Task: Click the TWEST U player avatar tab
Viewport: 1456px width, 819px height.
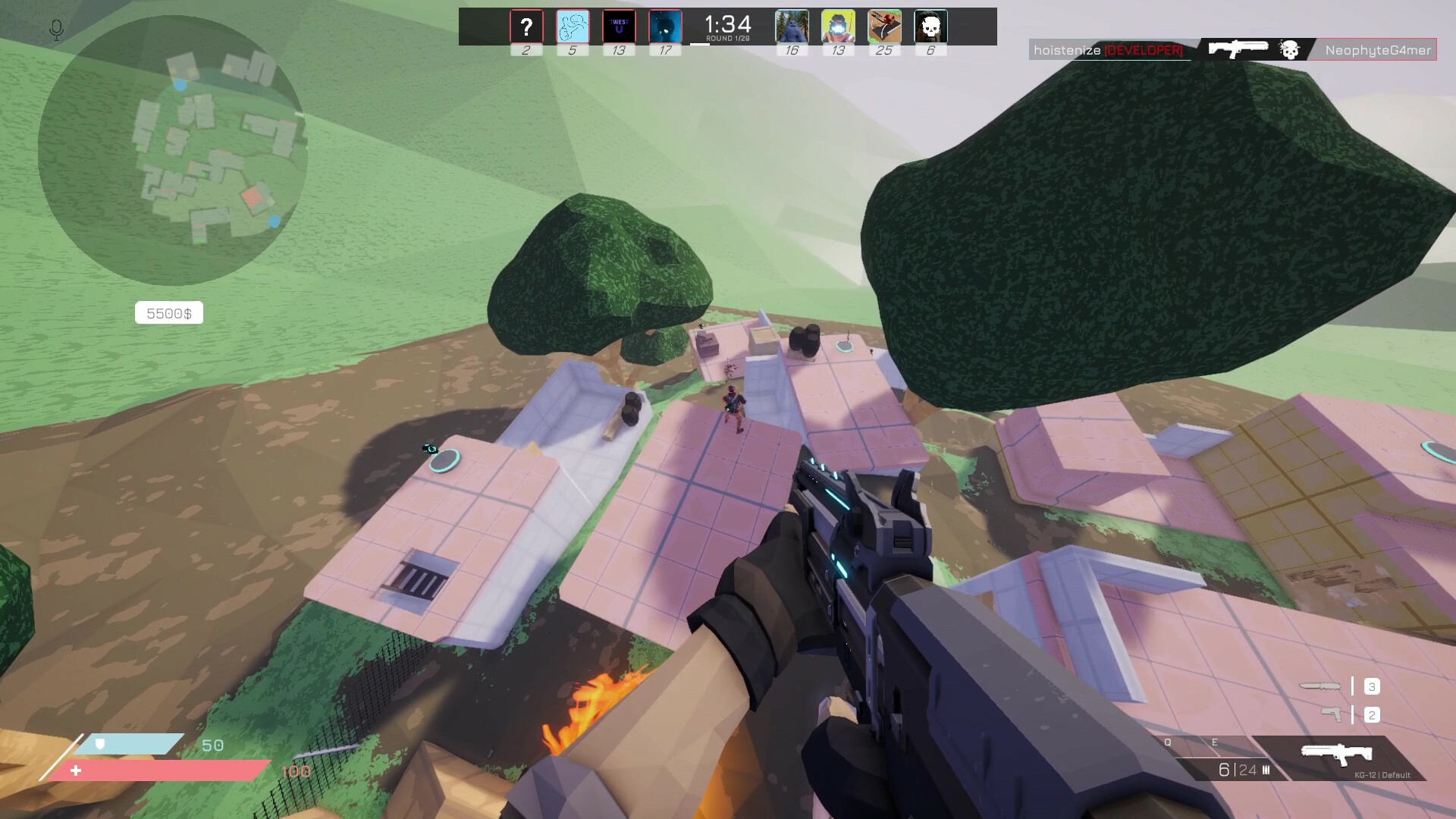Action: tap(619, 27)
